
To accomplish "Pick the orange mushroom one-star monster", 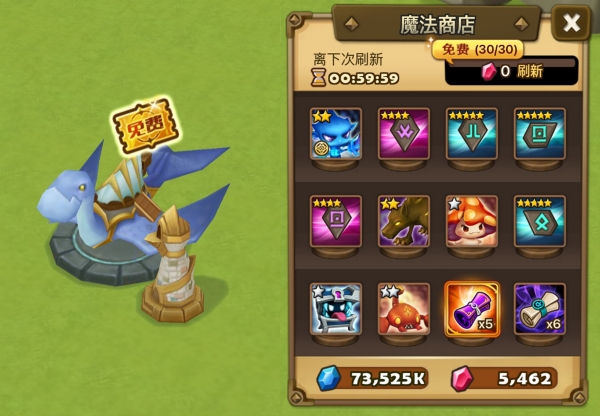I will tap(471, 221).
